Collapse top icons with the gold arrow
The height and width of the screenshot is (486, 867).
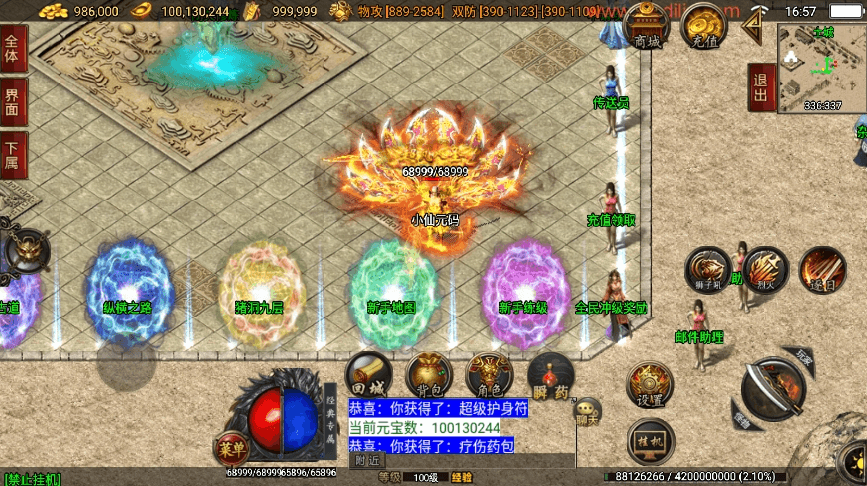click(758, 22)
